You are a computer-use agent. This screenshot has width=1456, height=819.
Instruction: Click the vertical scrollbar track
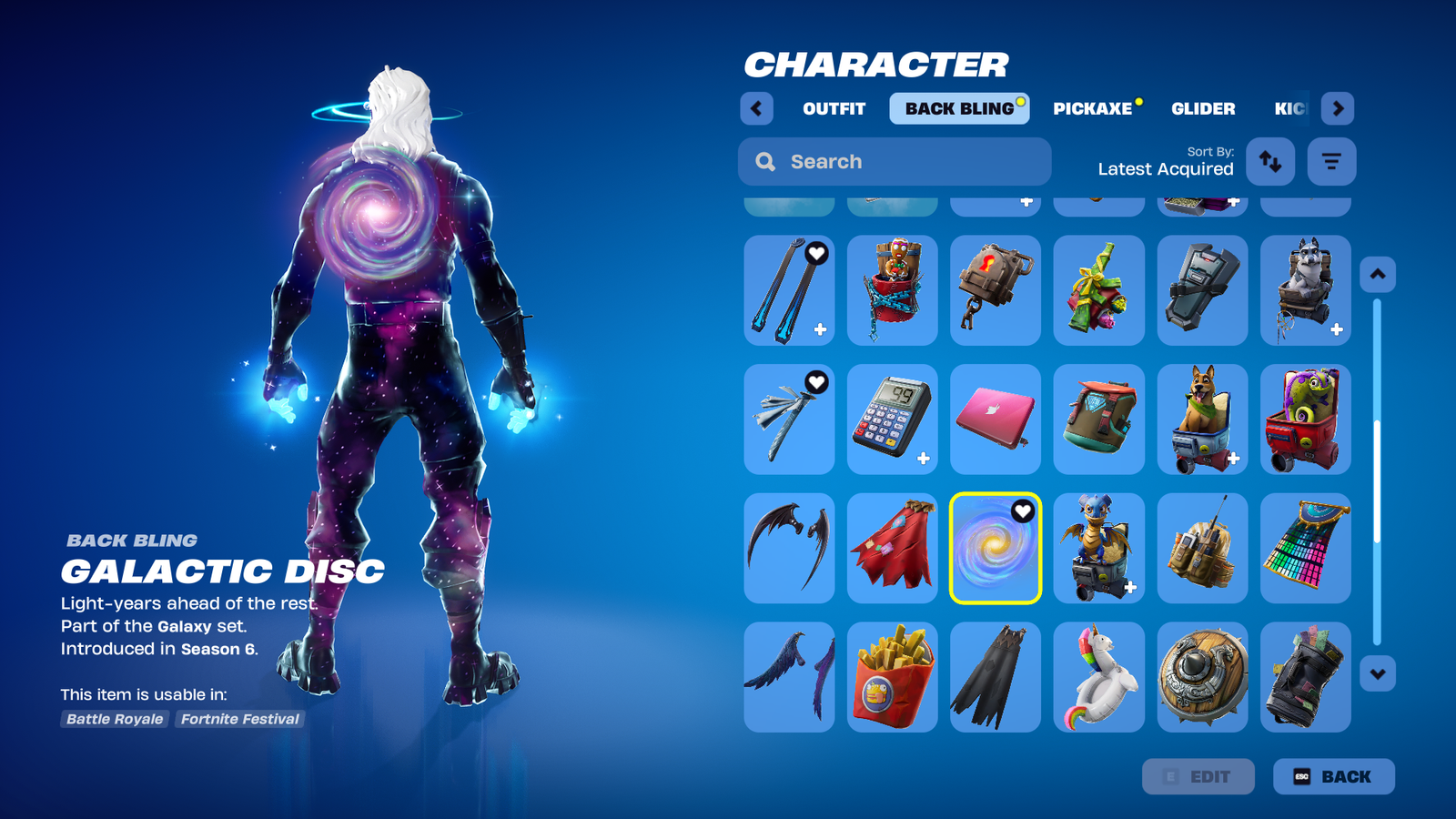tap(1377, 473)
